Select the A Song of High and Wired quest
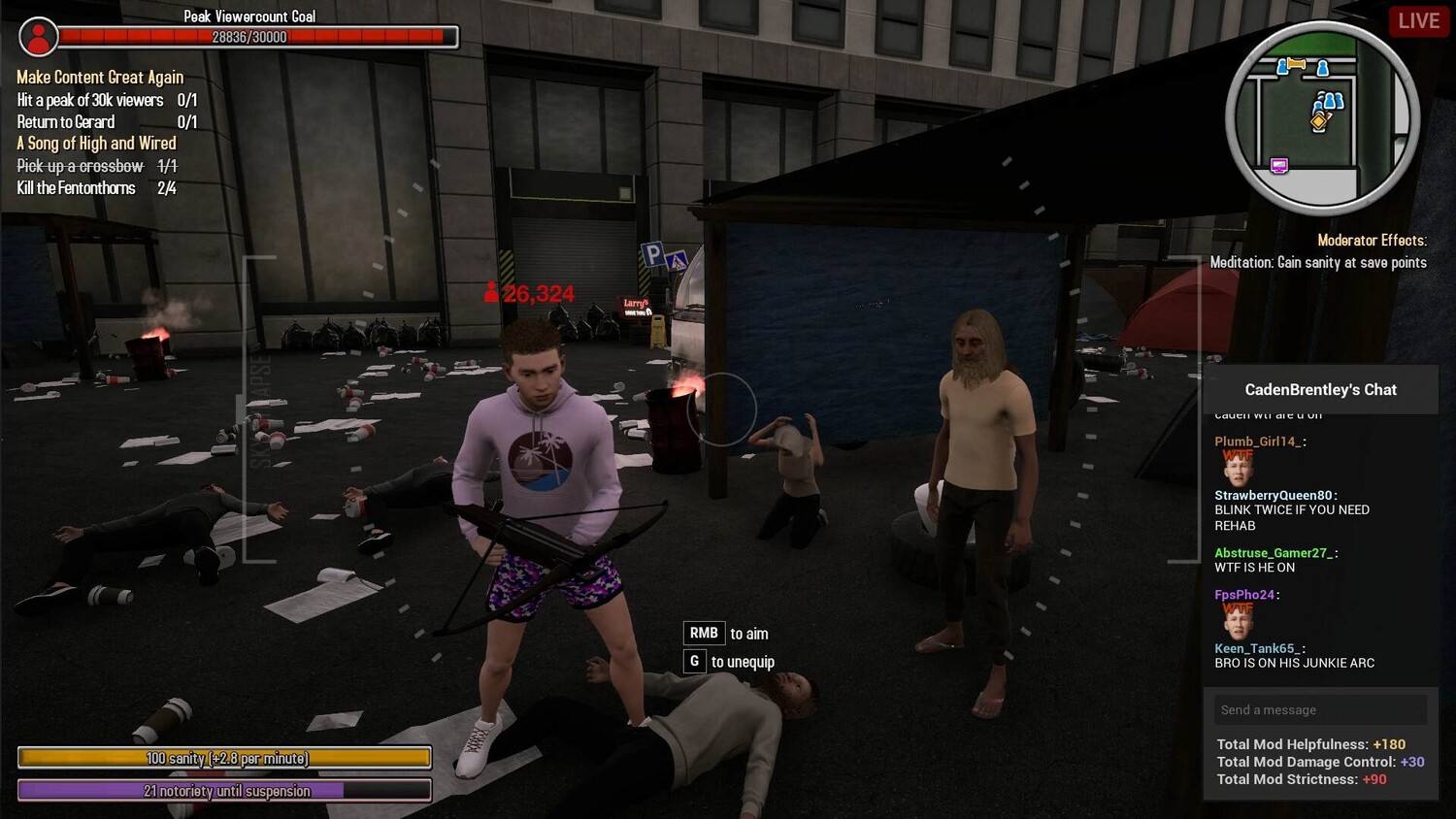1456x819 pixels. click(x=96, y=144)
